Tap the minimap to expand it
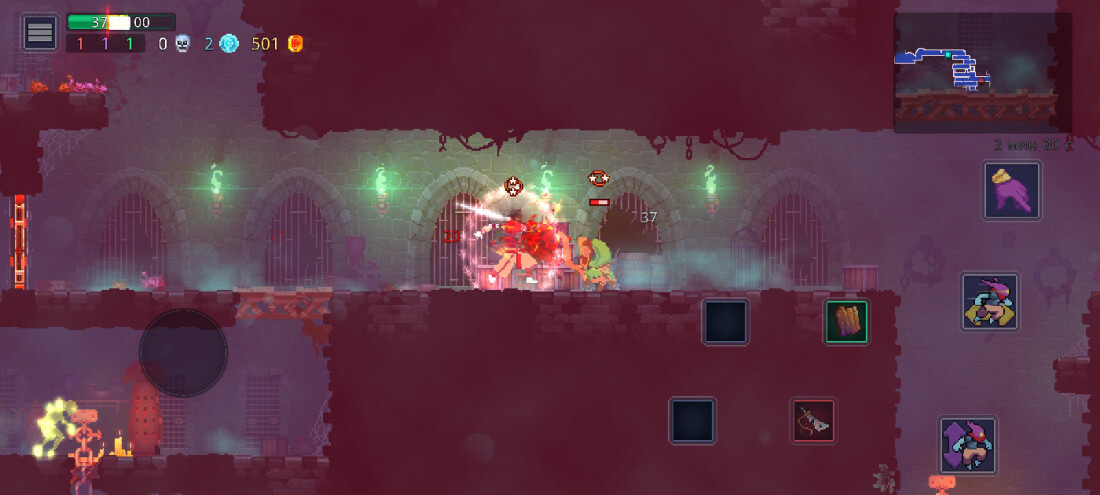This screenshot has width=1100, height=495. coord(975,70)
